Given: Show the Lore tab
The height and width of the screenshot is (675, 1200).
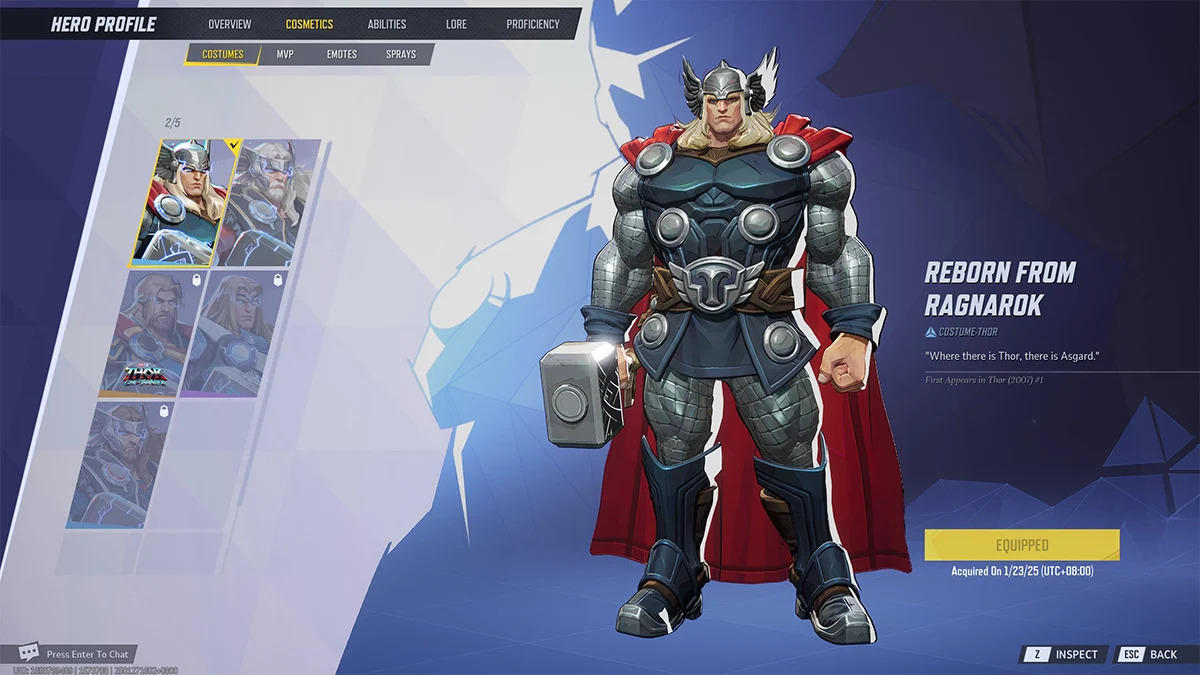Looking at the screenshot, I should pyautogui.click(x=456, y=24).
